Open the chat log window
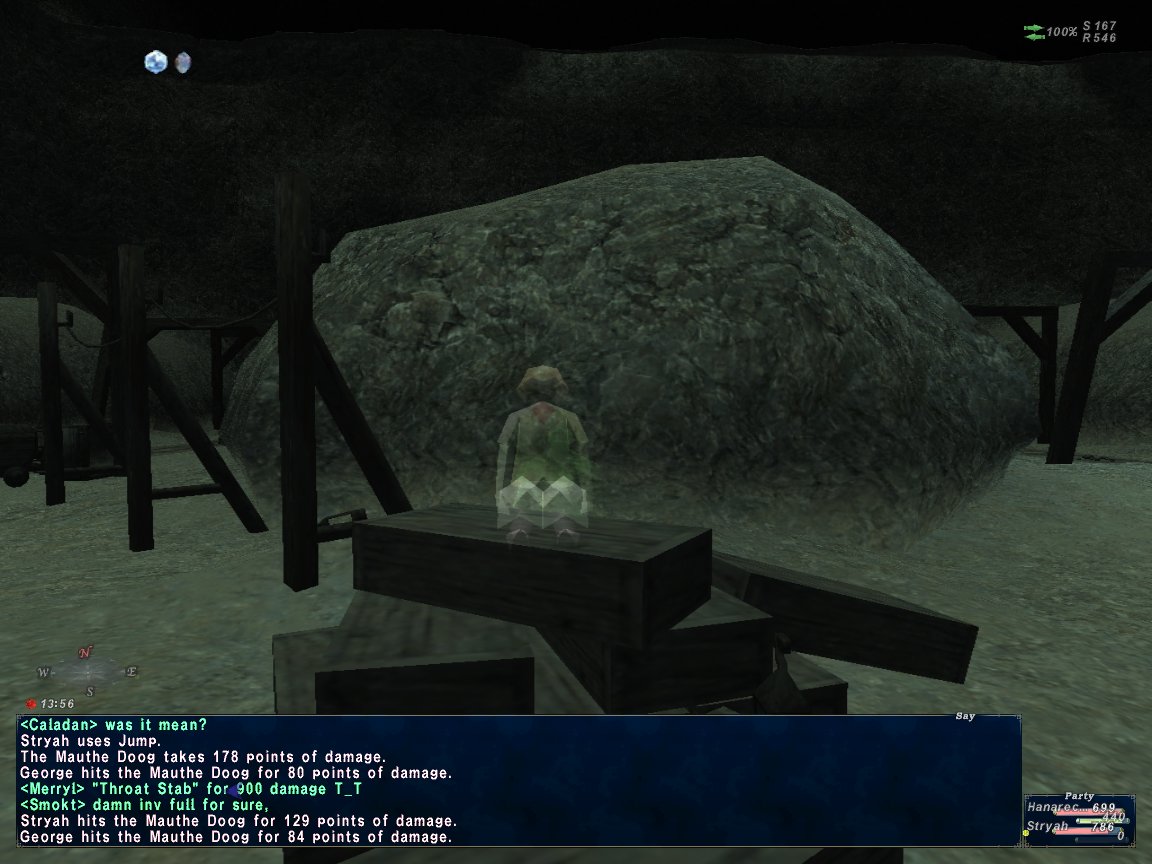Viewport: 1152px width, 864px height. 519,780
